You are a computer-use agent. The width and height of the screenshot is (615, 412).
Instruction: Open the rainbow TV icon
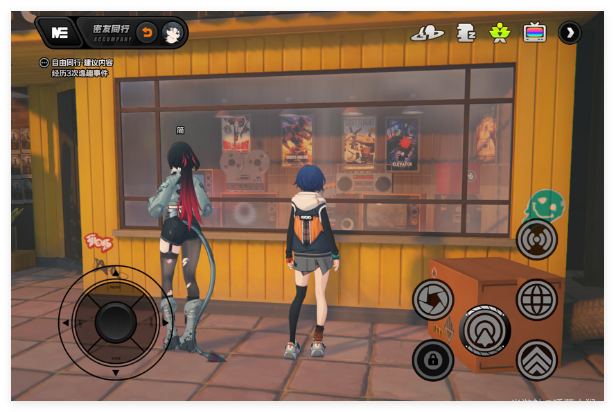click(x=535, y=33)
